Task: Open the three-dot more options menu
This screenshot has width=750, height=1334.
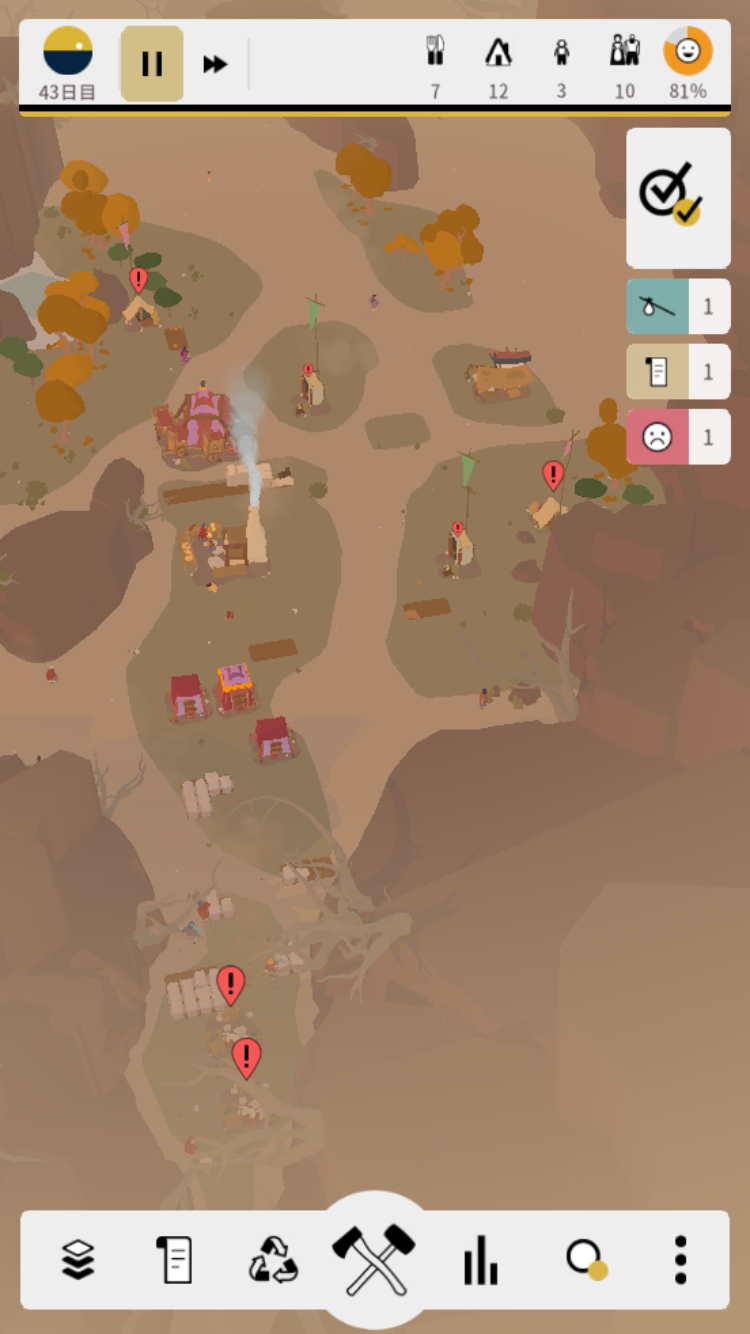Action: (680, 1259)
